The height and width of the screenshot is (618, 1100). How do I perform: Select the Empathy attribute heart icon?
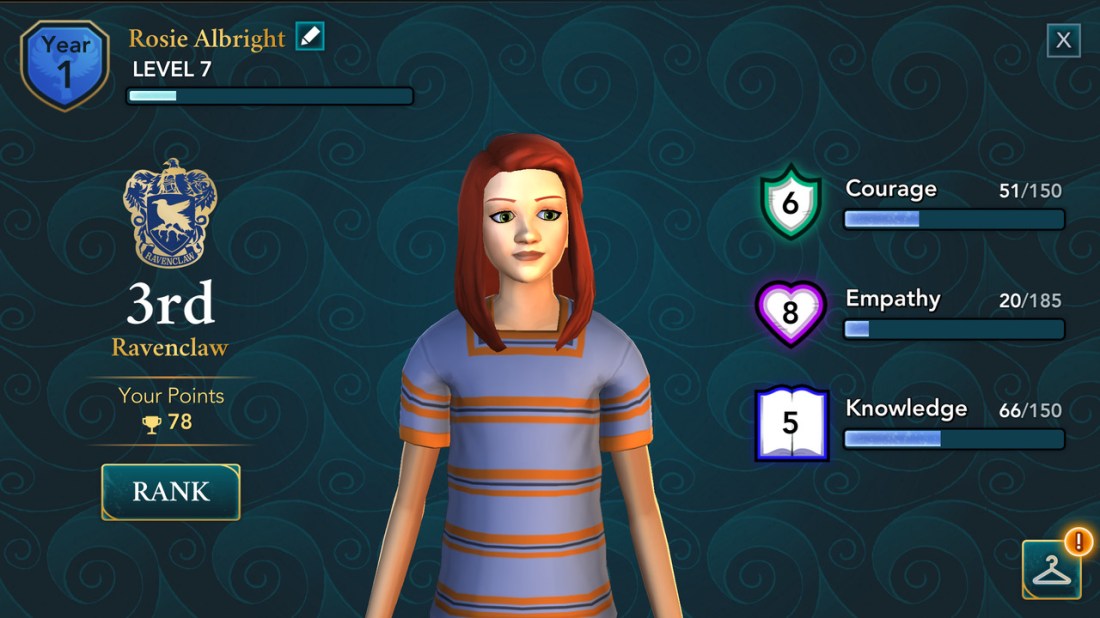[x=790, y=313]
